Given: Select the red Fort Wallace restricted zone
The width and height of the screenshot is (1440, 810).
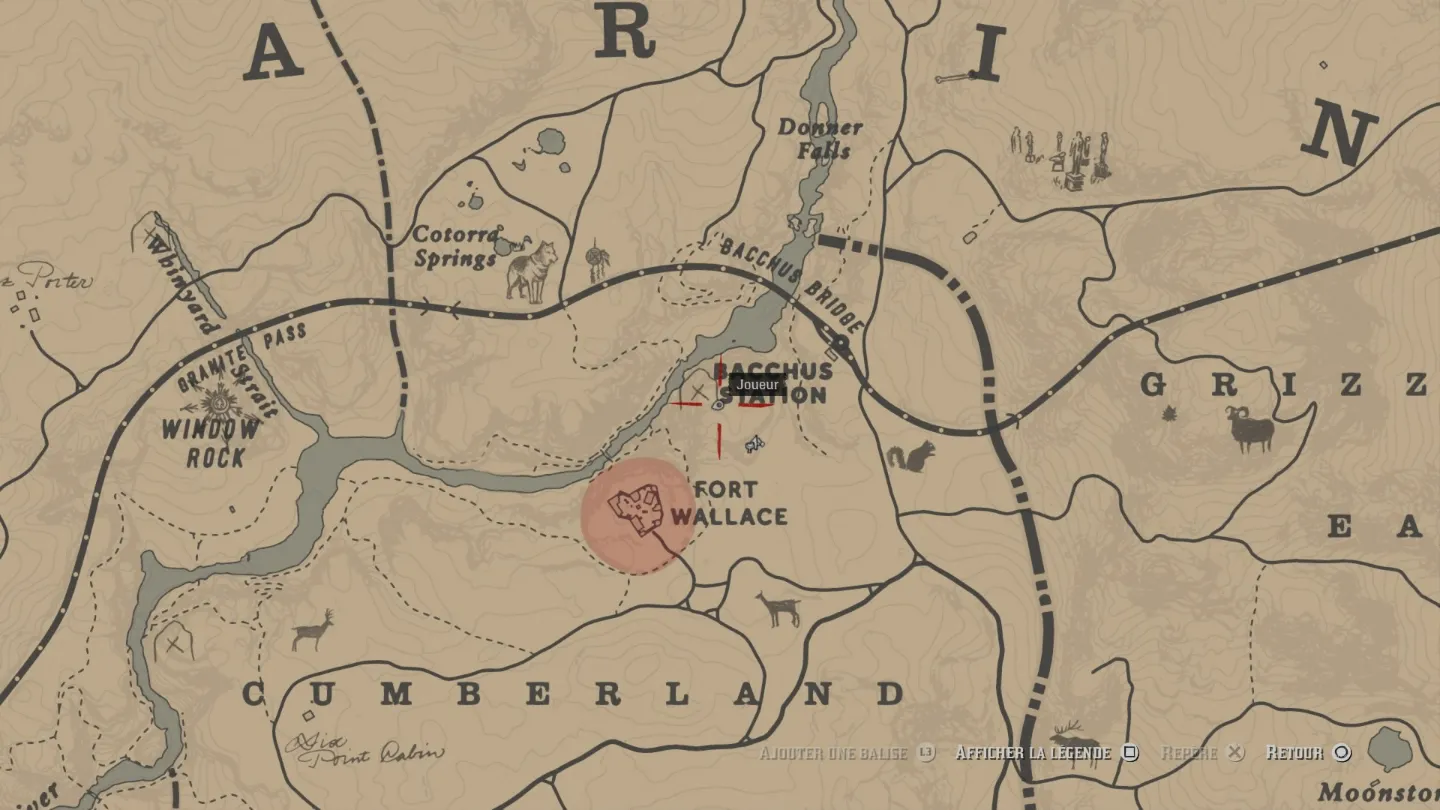Looking at the screenshot, I should point(637,516).
